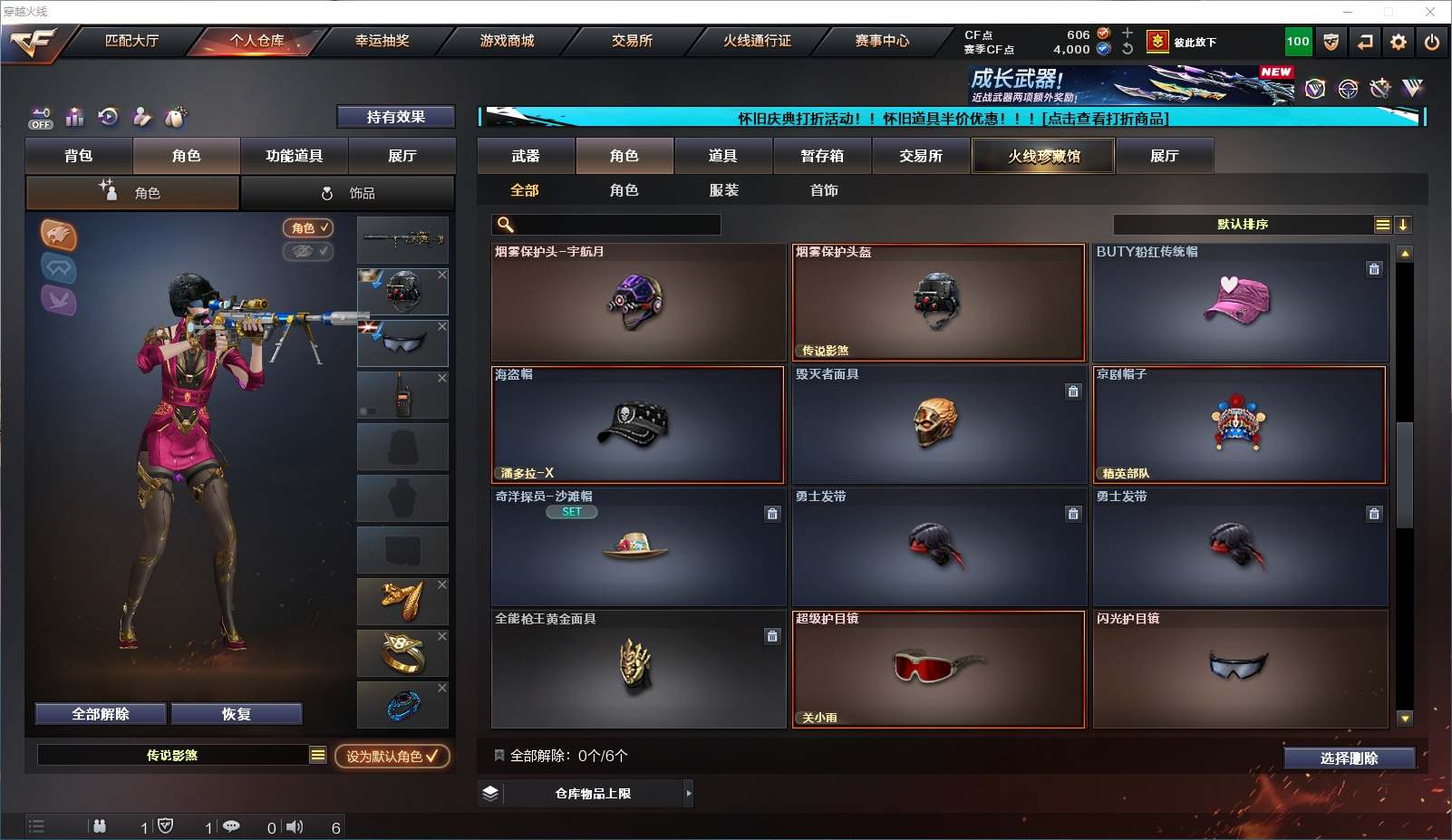
Task: Go to 游戏商城 shop
Action: click(x=507, y=41)
